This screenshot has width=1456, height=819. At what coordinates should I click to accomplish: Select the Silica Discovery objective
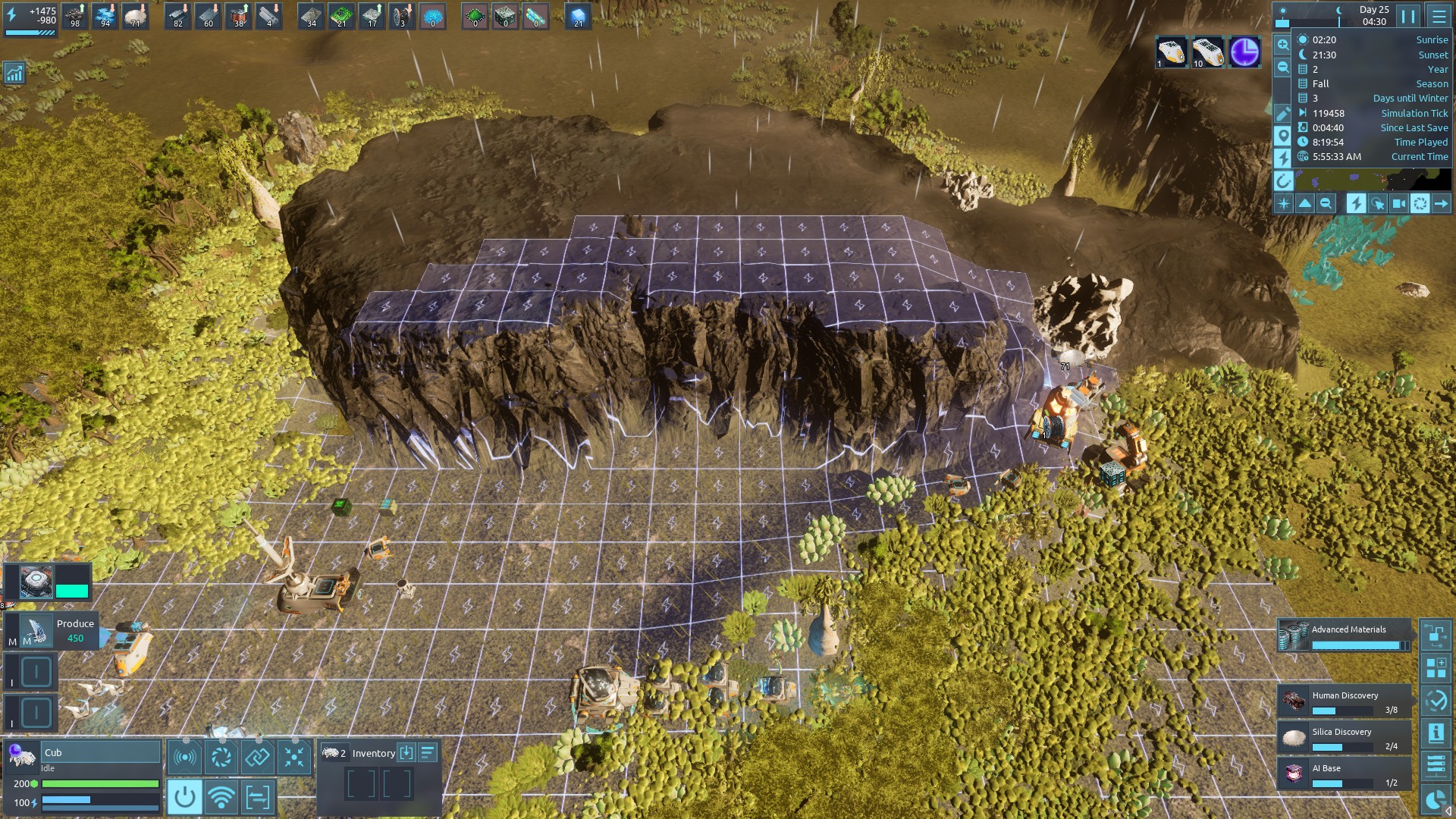1345,738
